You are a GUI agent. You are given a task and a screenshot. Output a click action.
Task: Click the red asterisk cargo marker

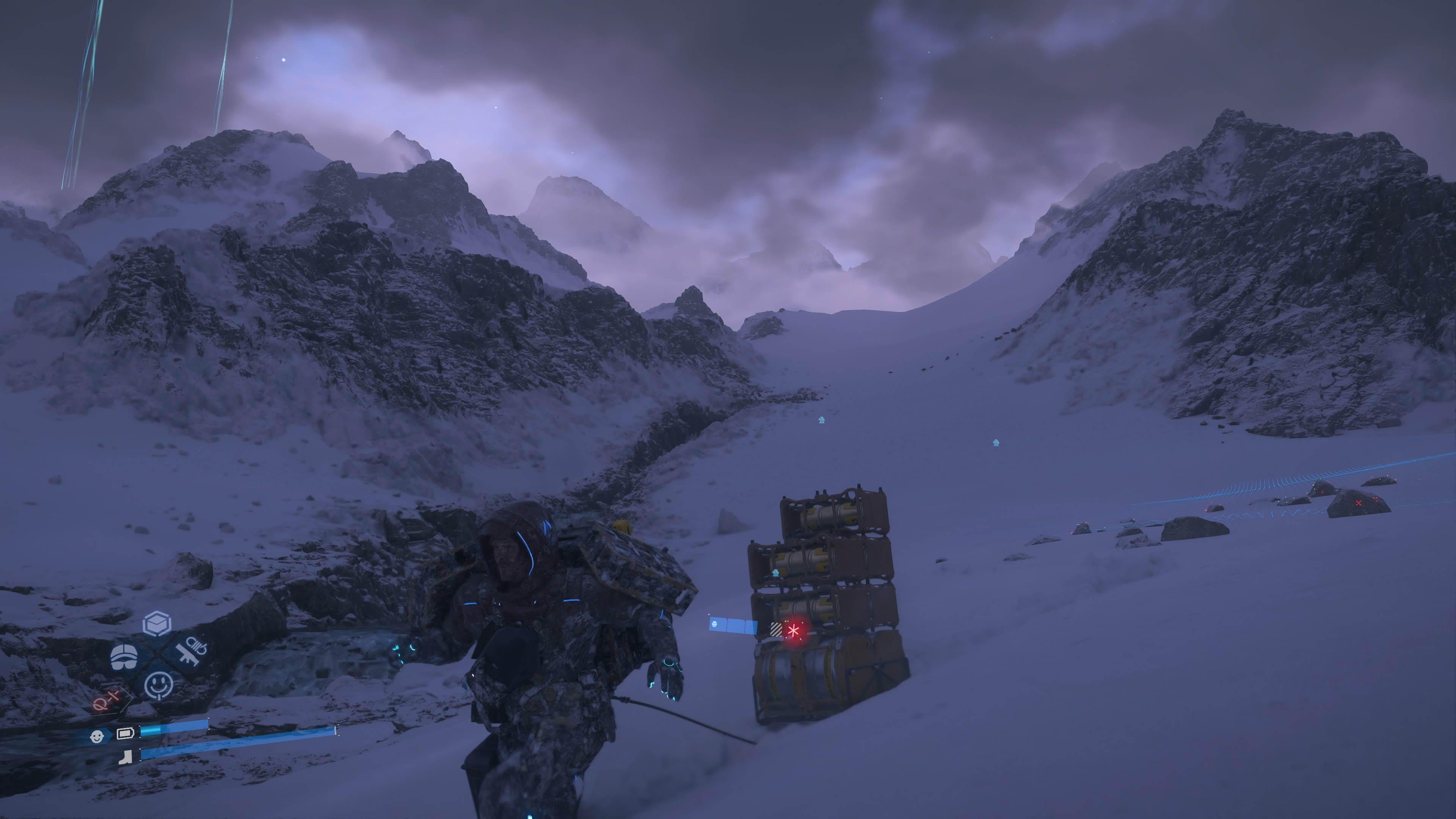point(794,631)
